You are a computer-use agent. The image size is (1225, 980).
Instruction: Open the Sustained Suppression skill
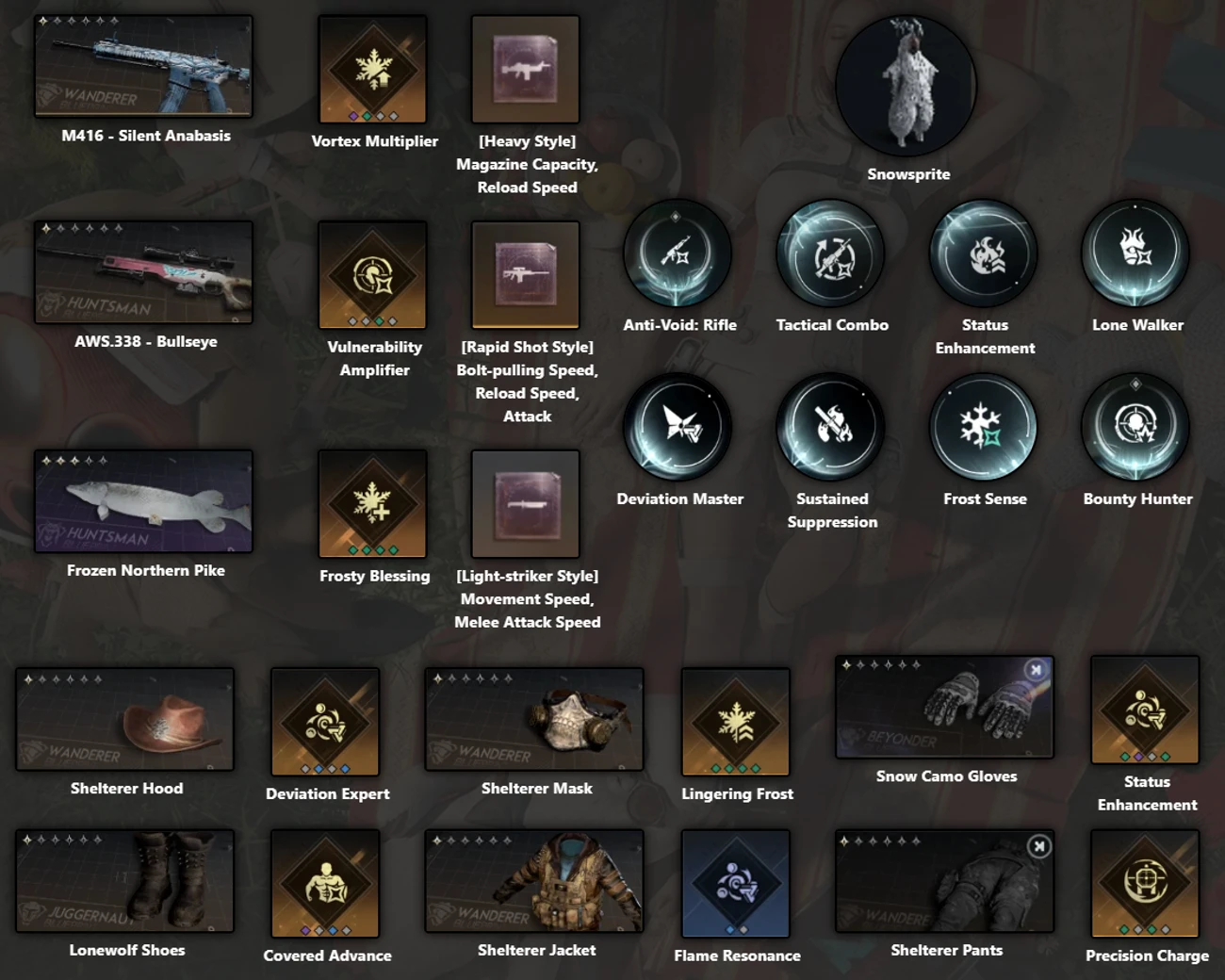pos(831,426)
